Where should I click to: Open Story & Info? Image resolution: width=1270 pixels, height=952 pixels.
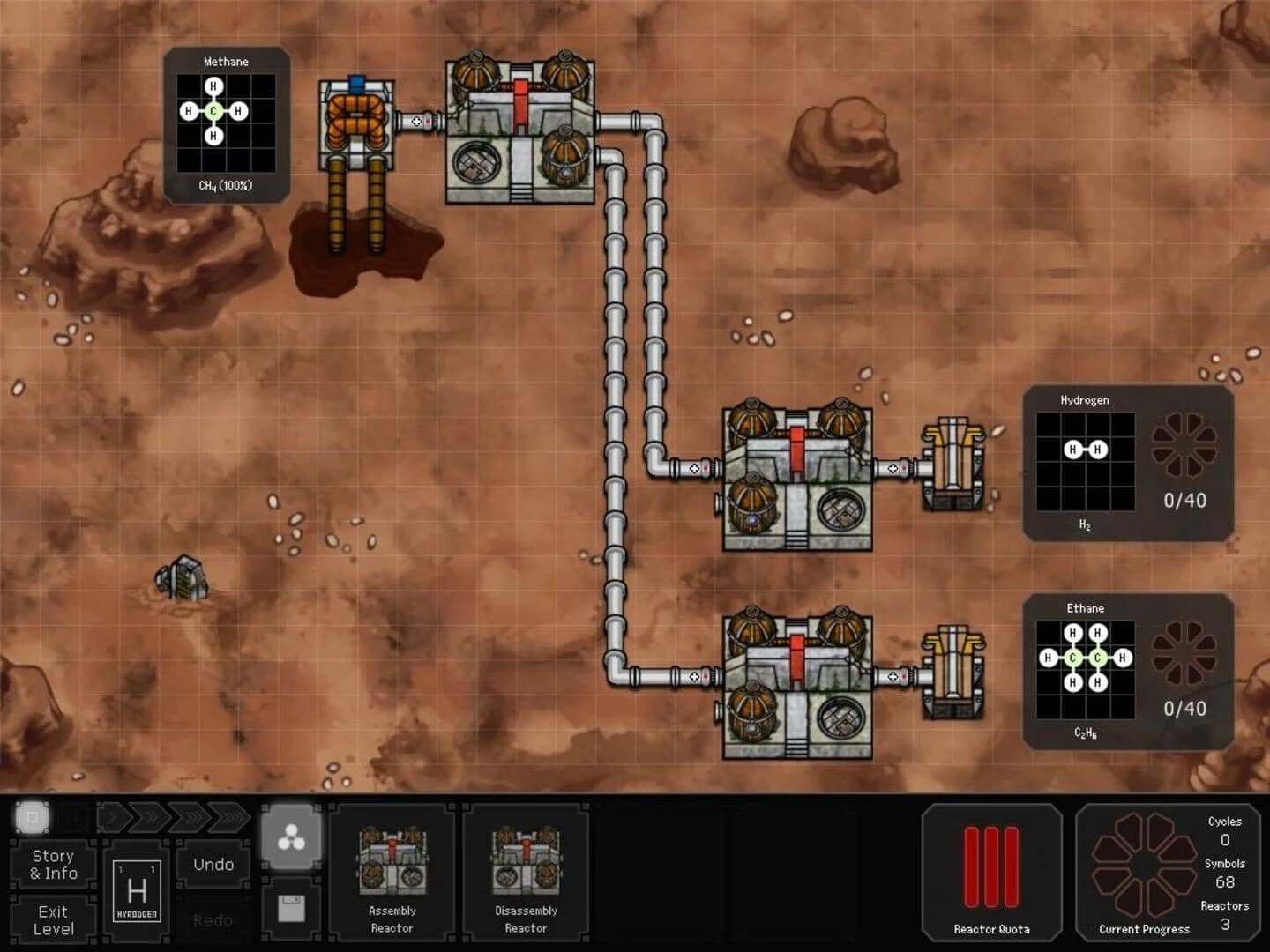(x=54, y=864)
